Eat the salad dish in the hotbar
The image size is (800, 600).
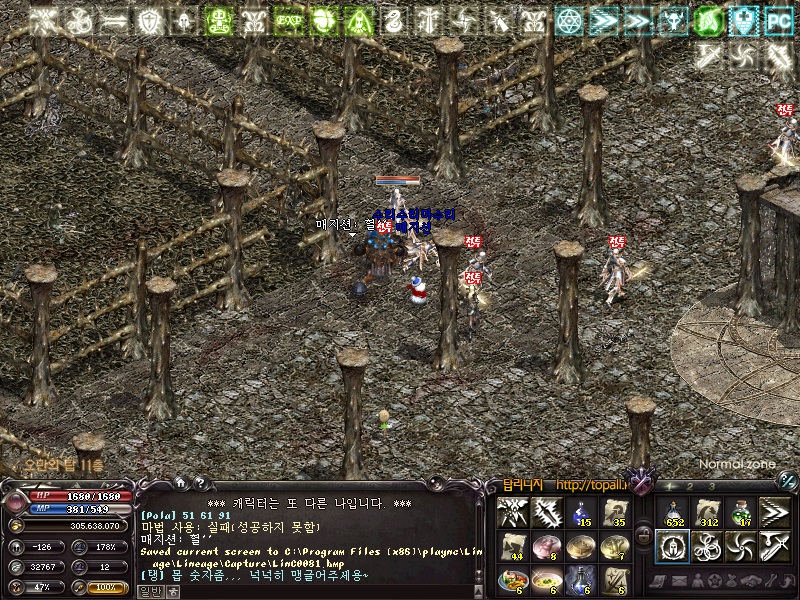[512, 581]
